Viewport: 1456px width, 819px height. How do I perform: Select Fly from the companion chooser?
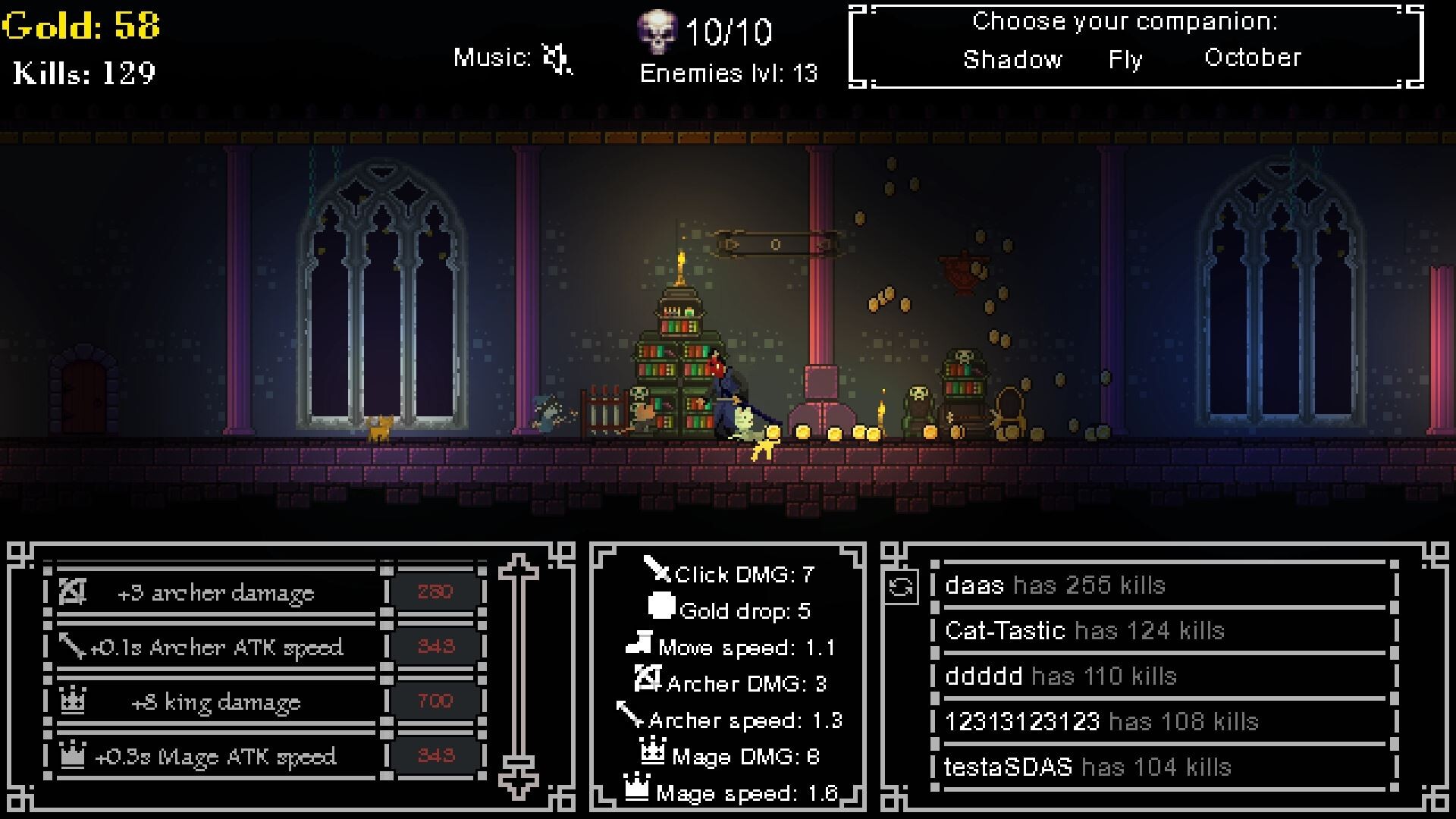pyautogui.click(x=1126, y=59)
